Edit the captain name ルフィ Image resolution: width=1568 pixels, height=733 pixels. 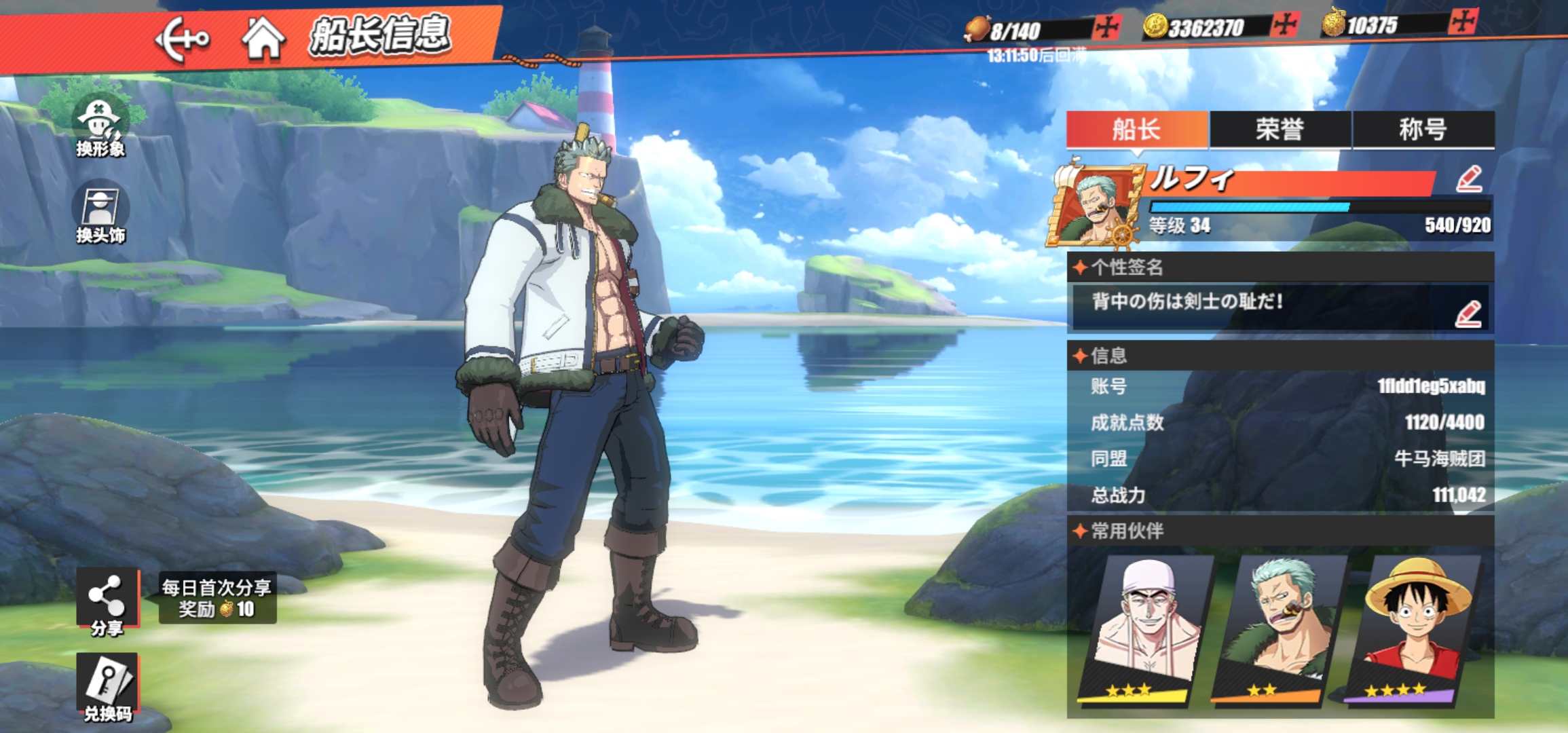(x=1469, y=179)
